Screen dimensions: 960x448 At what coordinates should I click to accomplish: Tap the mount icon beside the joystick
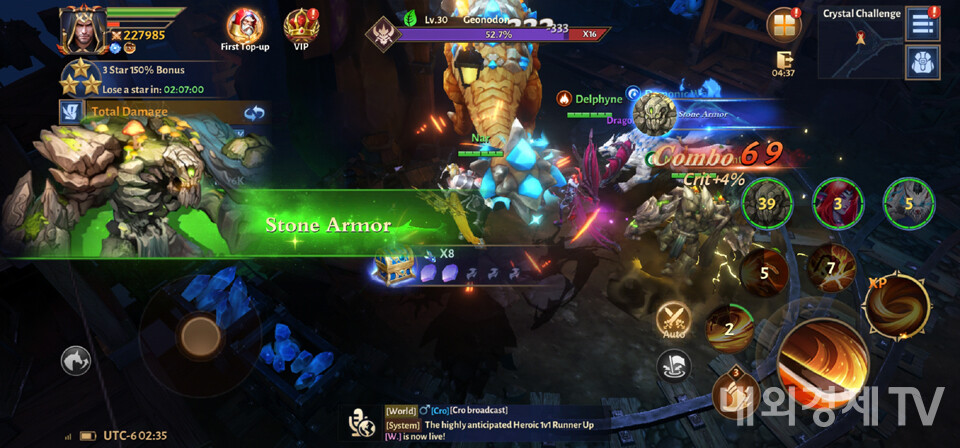[77, 359]
